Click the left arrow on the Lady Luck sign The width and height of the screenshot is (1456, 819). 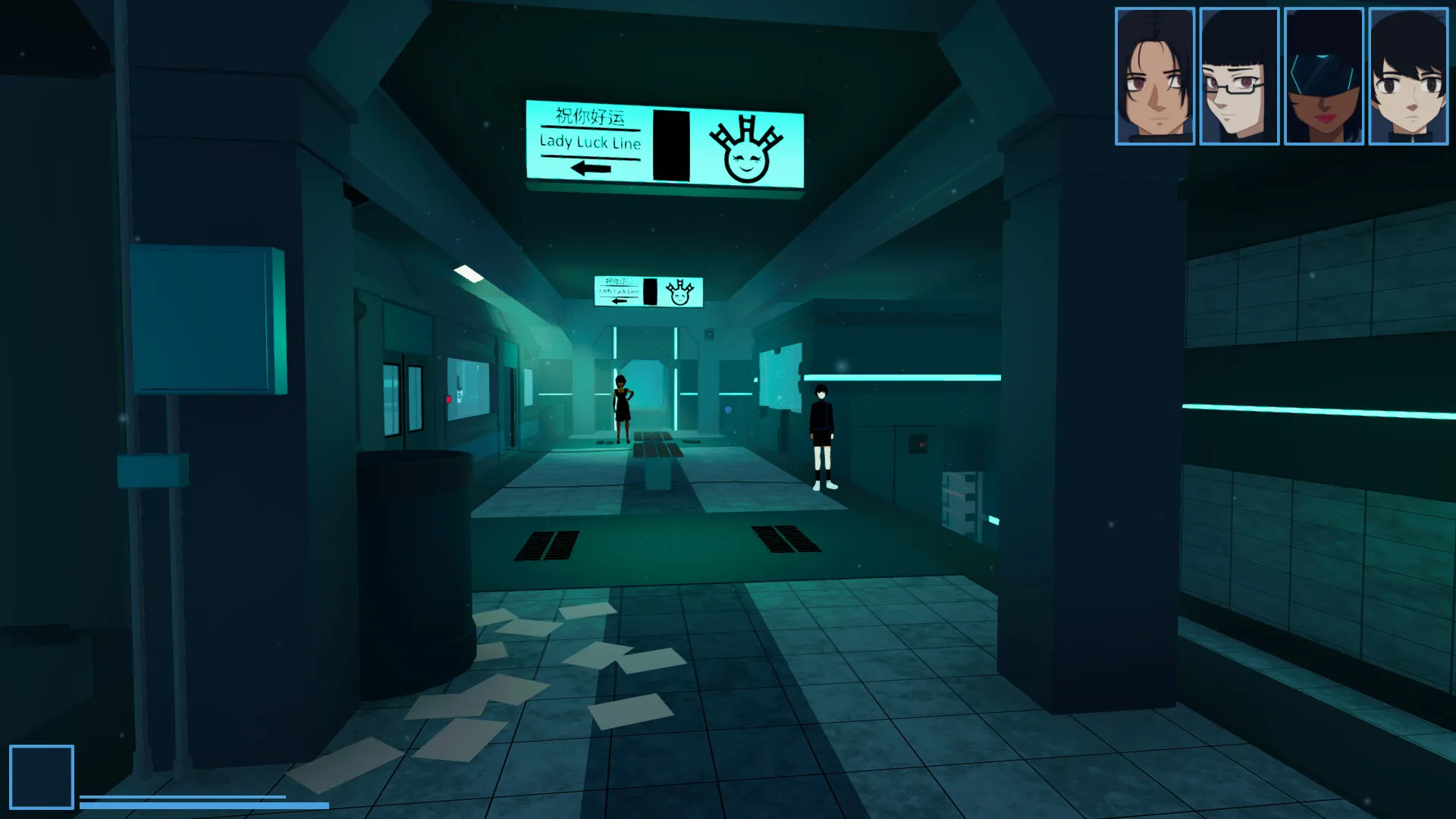pos(588,168)
